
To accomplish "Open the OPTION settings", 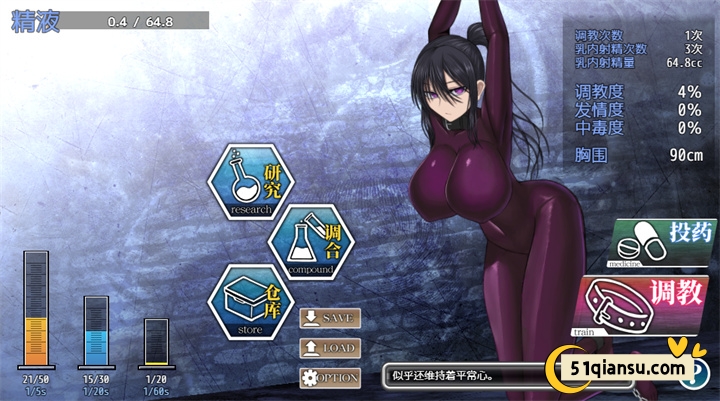I will point(330,377).
